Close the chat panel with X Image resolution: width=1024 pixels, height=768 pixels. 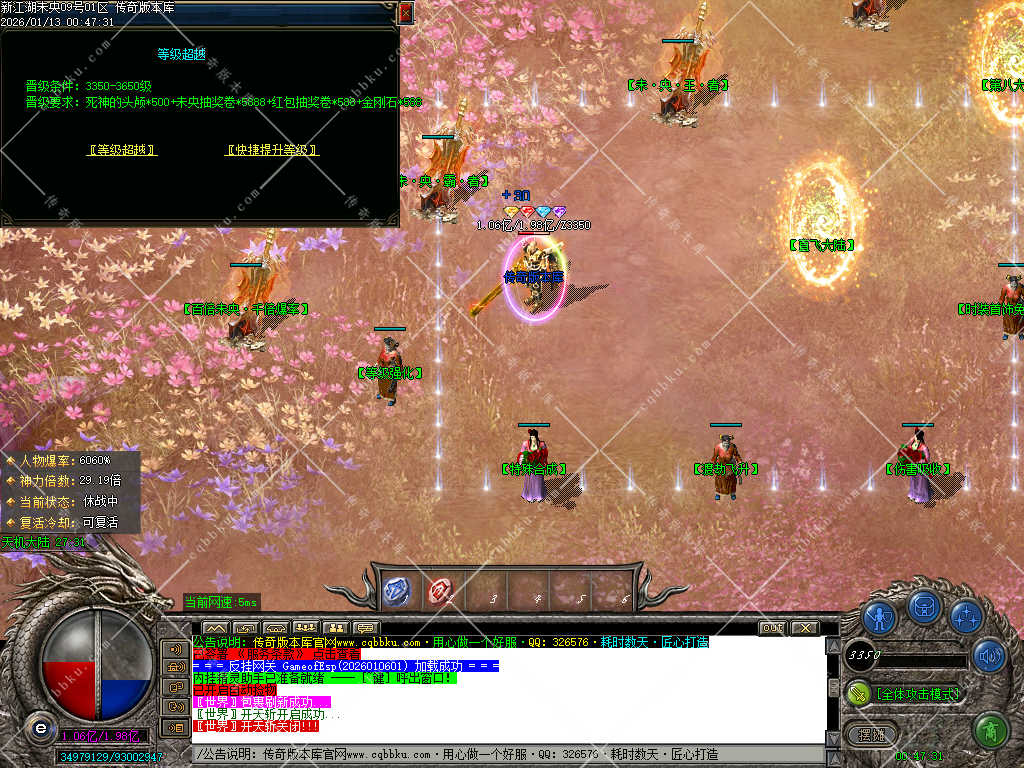(x=804, y=628)
